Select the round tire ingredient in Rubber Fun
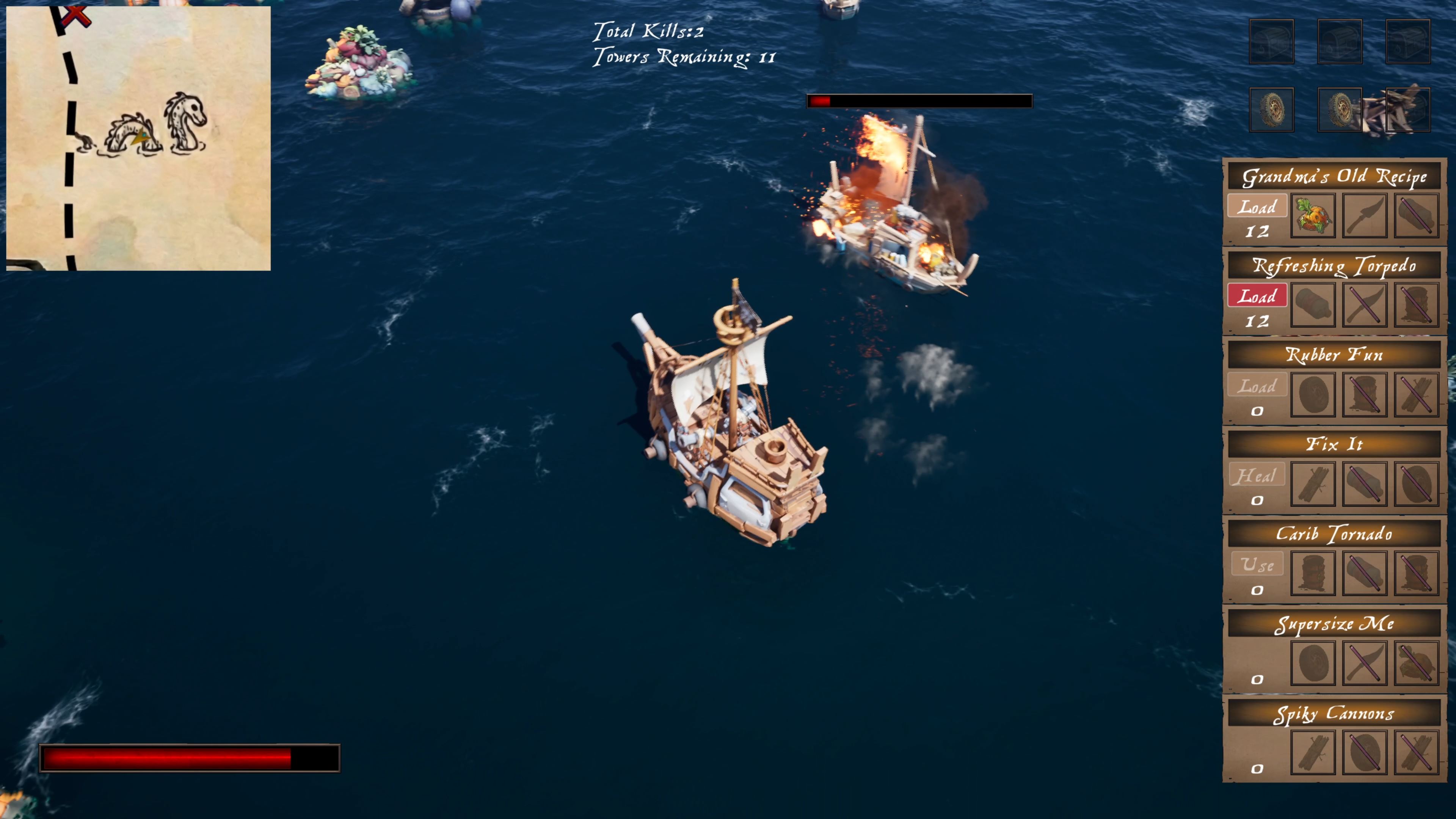This screenshot has width=1456, height=819. pos(1313,394)
